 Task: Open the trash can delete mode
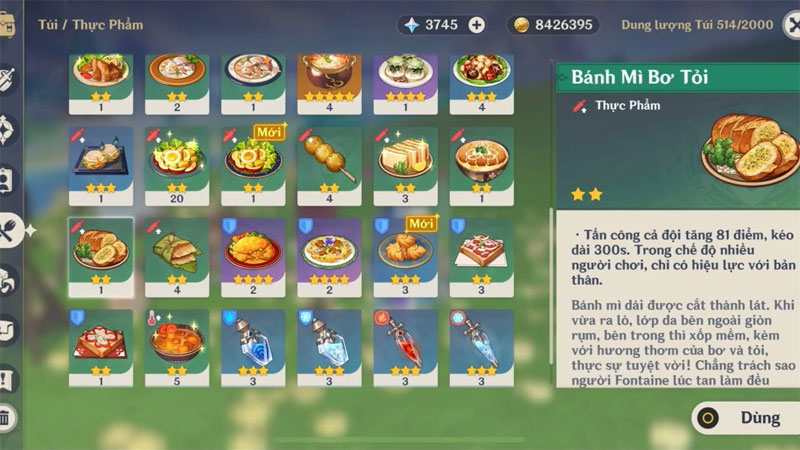(8, 418)
